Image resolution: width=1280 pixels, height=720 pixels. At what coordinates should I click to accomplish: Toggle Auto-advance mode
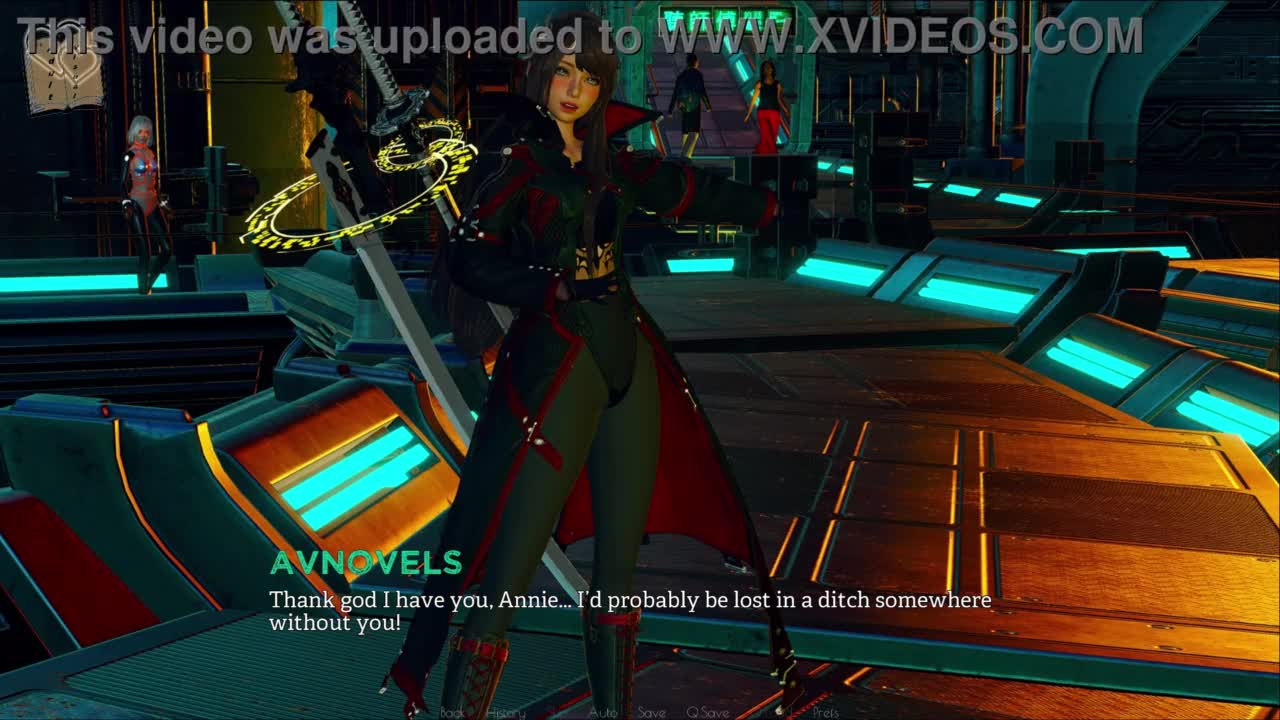[x=603, y=712]
